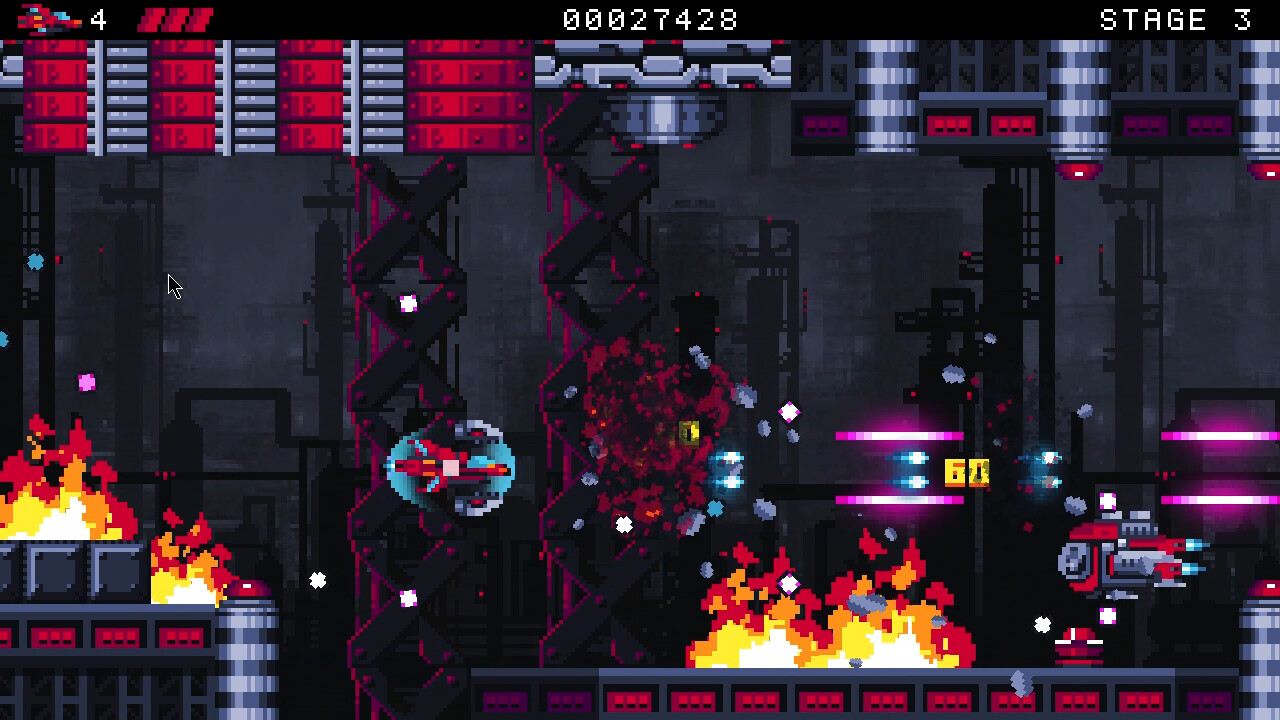Click the yellow coin pickup near the explosion
The height and width of the screenshot is (720, 1280).
tap(688, 432)
